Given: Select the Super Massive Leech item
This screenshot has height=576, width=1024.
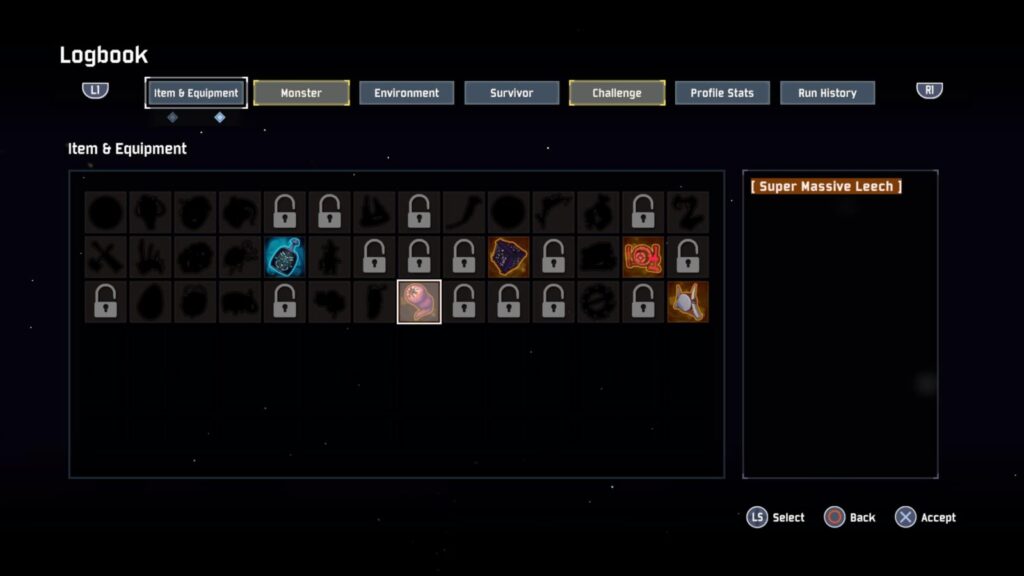Looking at the screenshot, I should [419, 302].
